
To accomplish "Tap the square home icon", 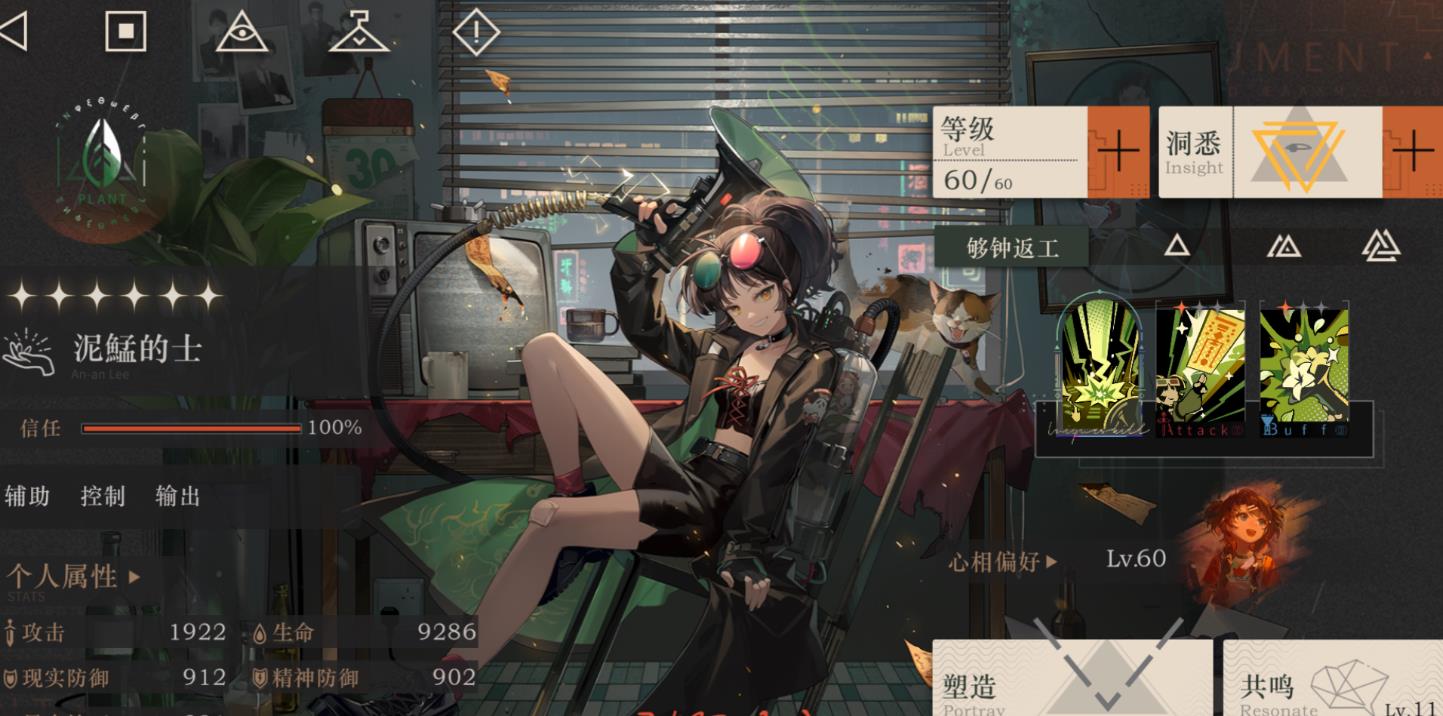I will [x=126, y=32].
